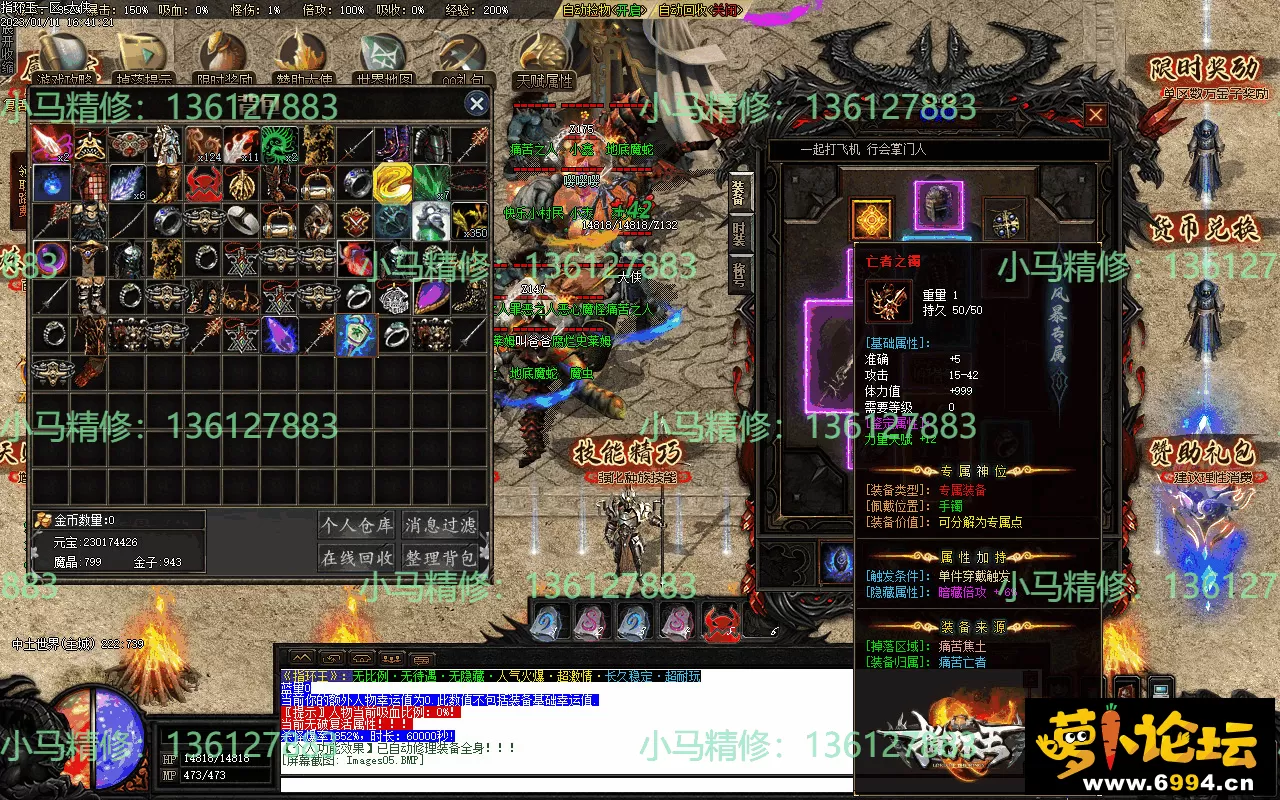Close the backpack inventory window

[x=477, y=104]
